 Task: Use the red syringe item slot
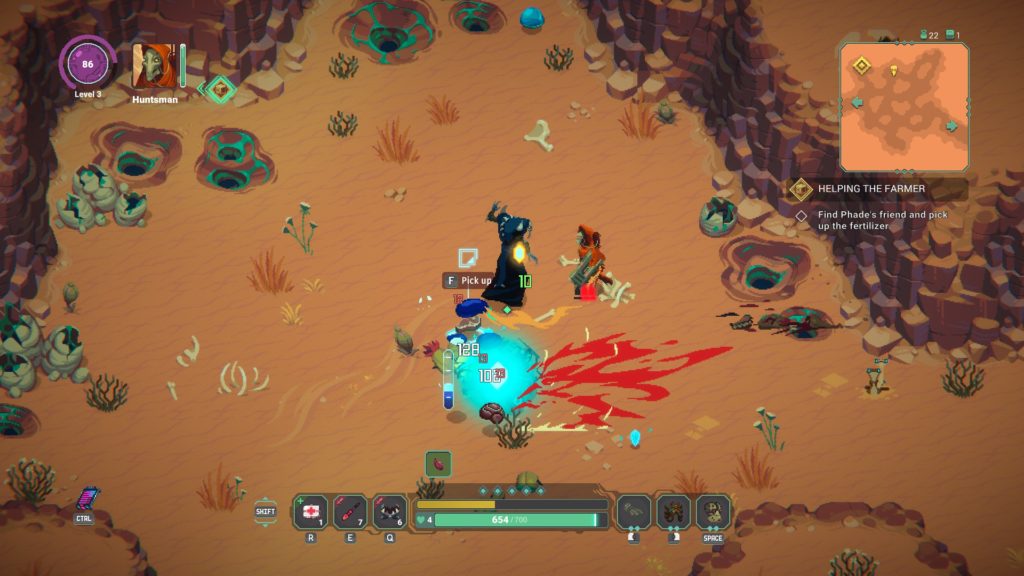coord(350,511)
